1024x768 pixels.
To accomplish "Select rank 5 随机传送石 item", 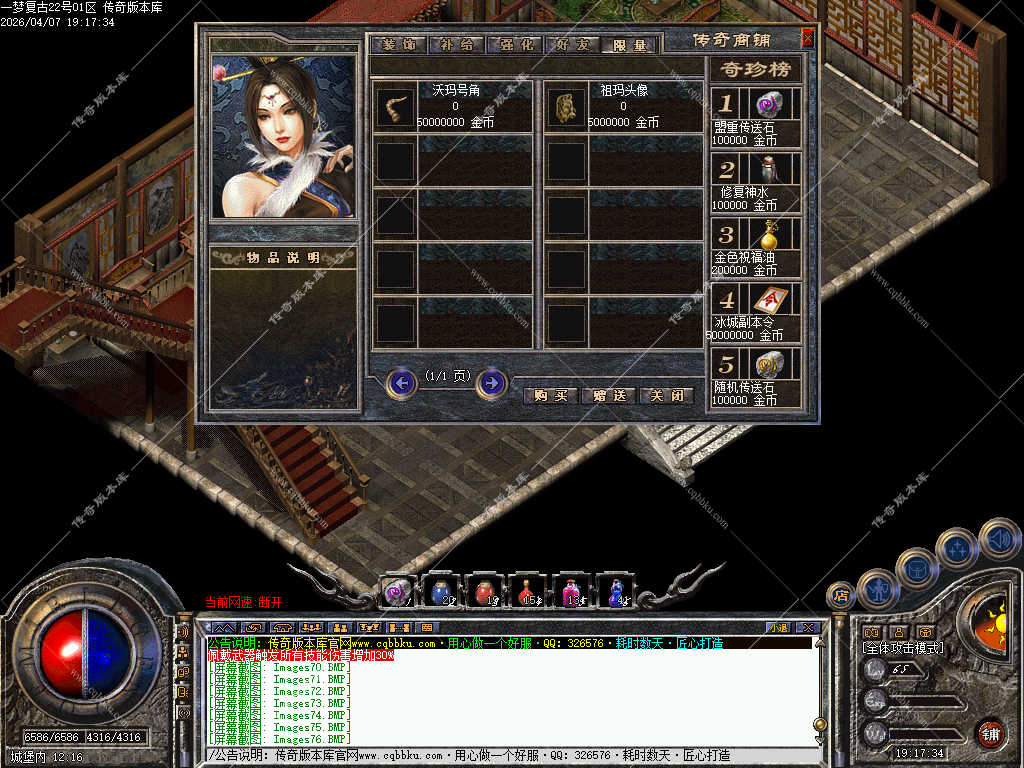I will click(x=768, y=364).
